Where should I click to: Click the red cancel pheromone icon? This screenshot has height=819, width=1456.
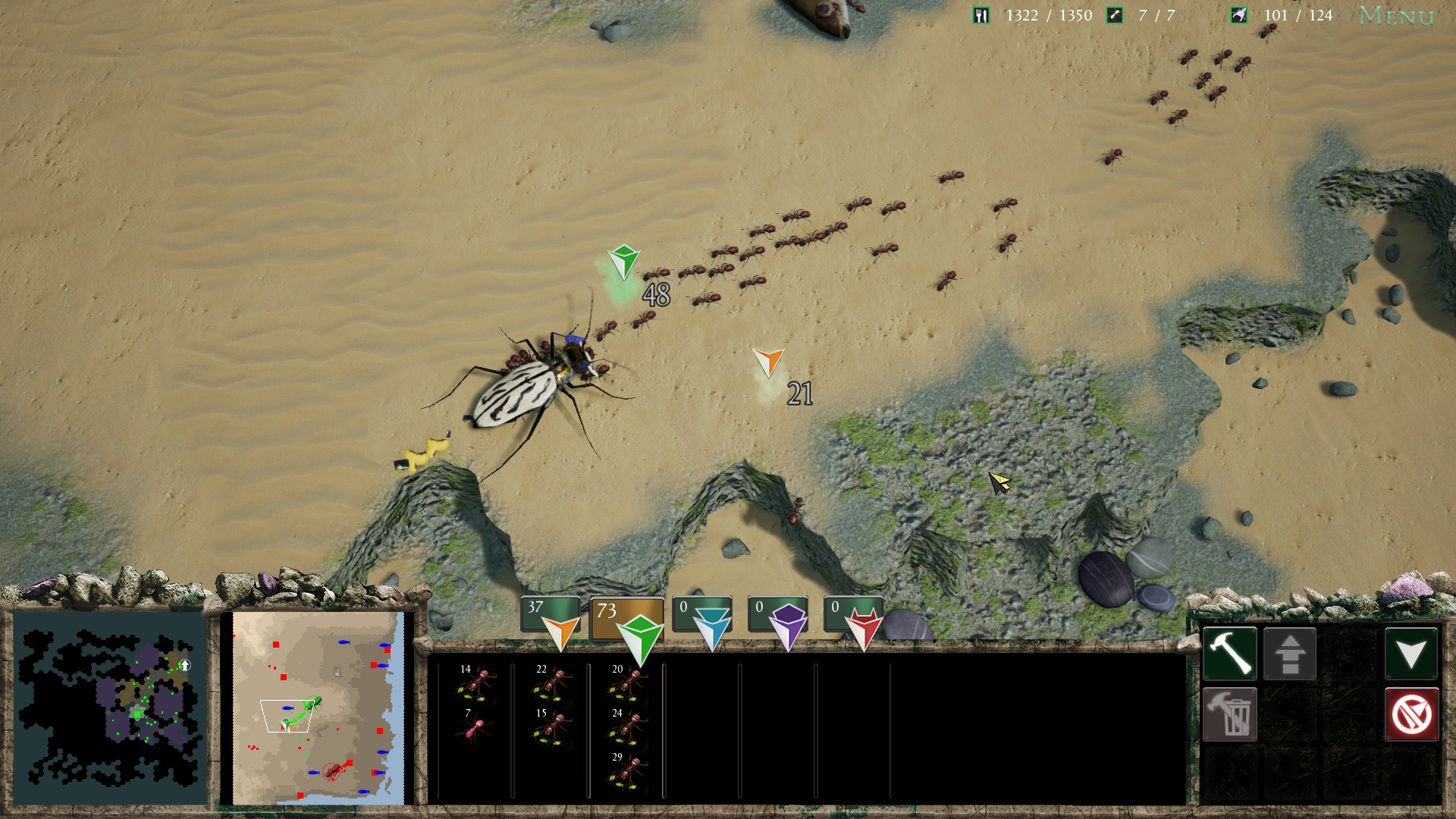pos(1412,714)
